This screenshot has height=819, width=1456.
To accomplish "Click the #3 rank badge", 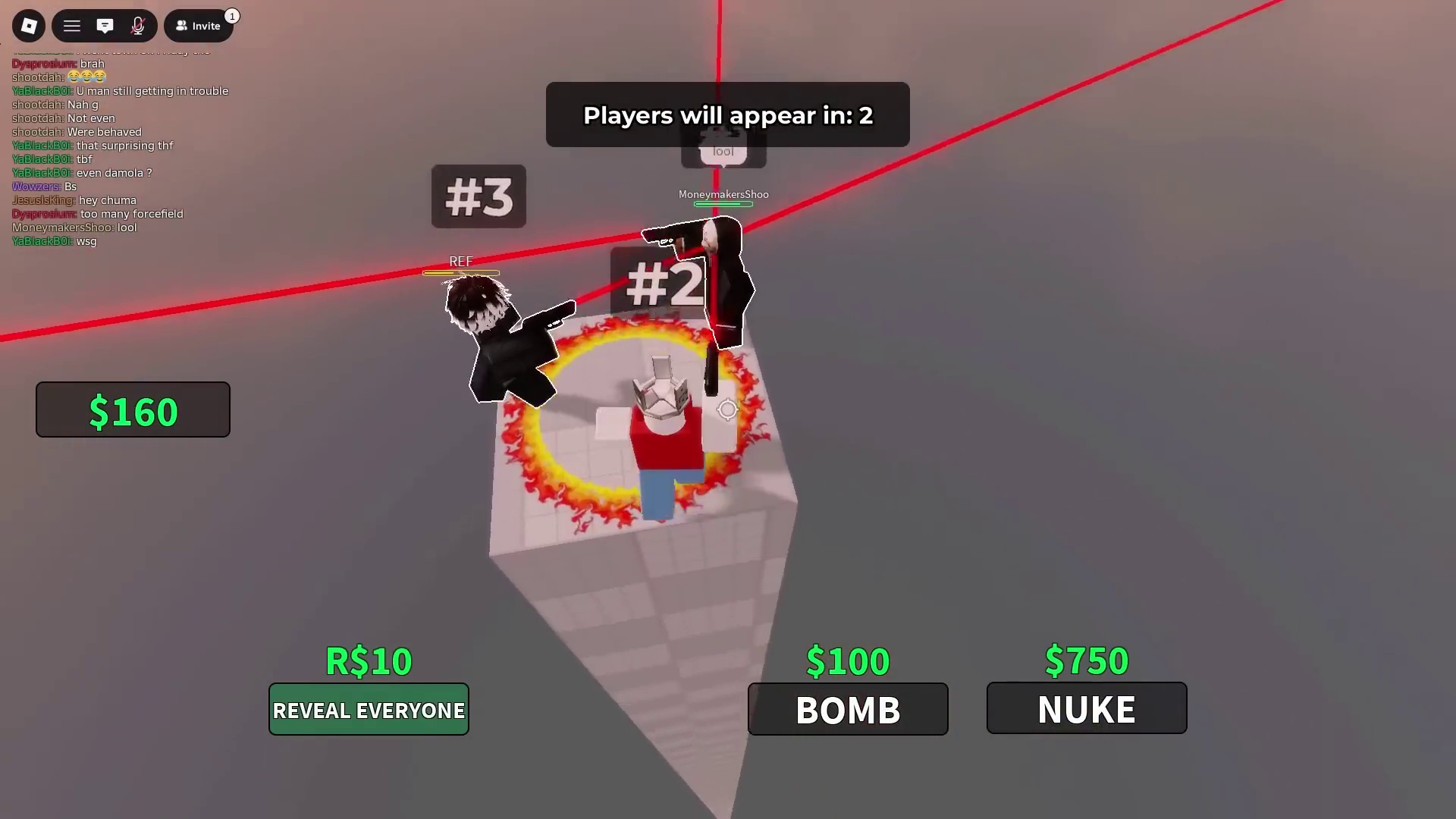I will tap(478, 196).
